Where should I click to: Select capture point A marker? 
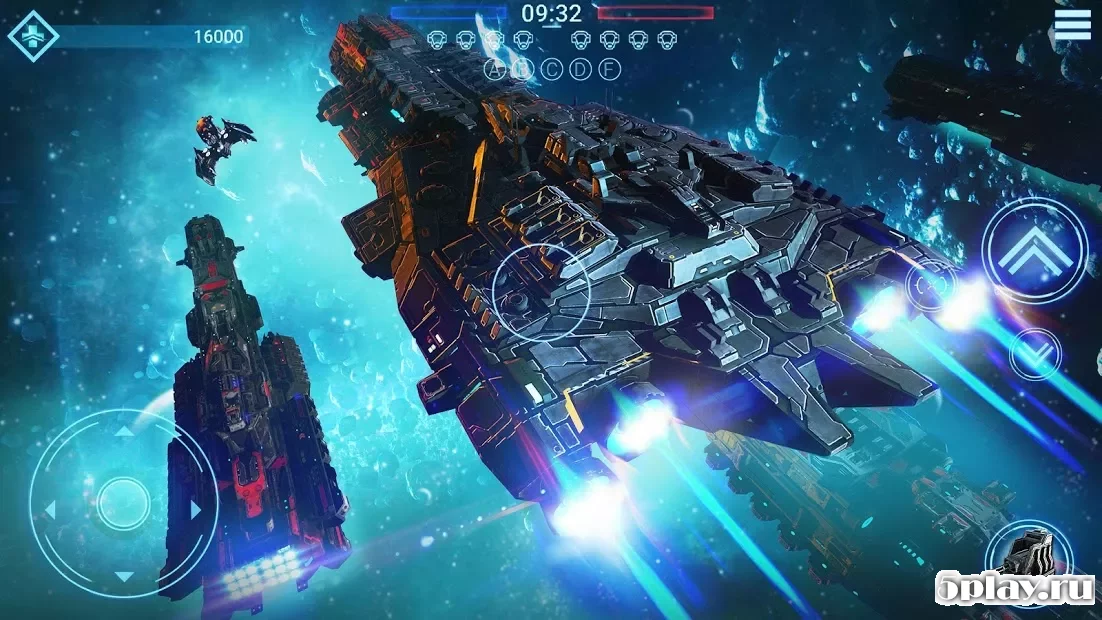pos(494,69)
